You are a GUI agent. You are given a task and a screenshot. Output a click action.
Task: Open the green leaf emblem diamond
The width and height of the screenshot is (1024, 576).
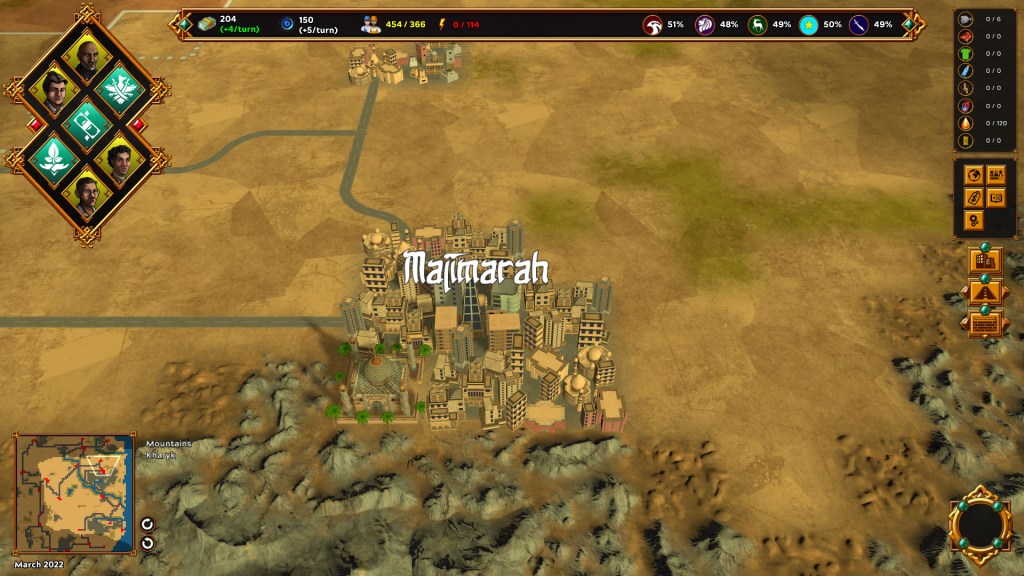(x=53, y=156)
